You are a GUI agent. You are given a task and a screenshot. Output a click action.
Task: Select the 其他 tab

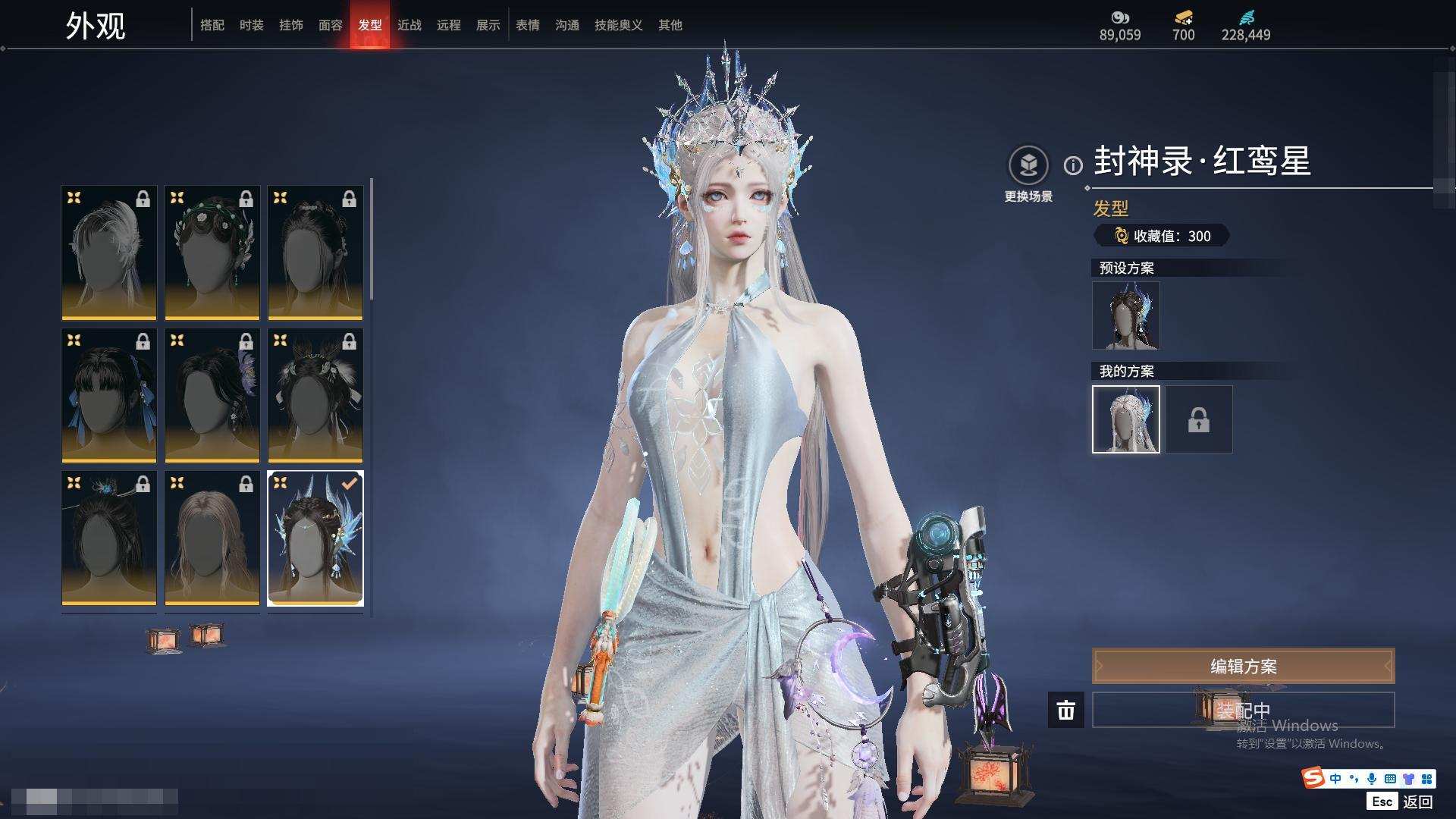coord(670,25)
